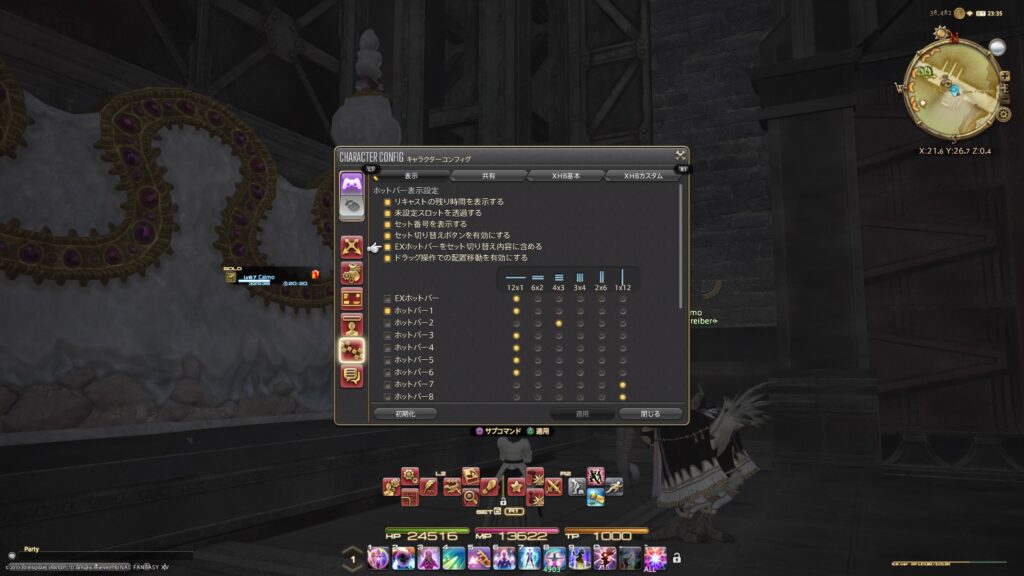
Task: Toggle セット切り替えボタンを有効にする checkbox
Action: point(388,235)
